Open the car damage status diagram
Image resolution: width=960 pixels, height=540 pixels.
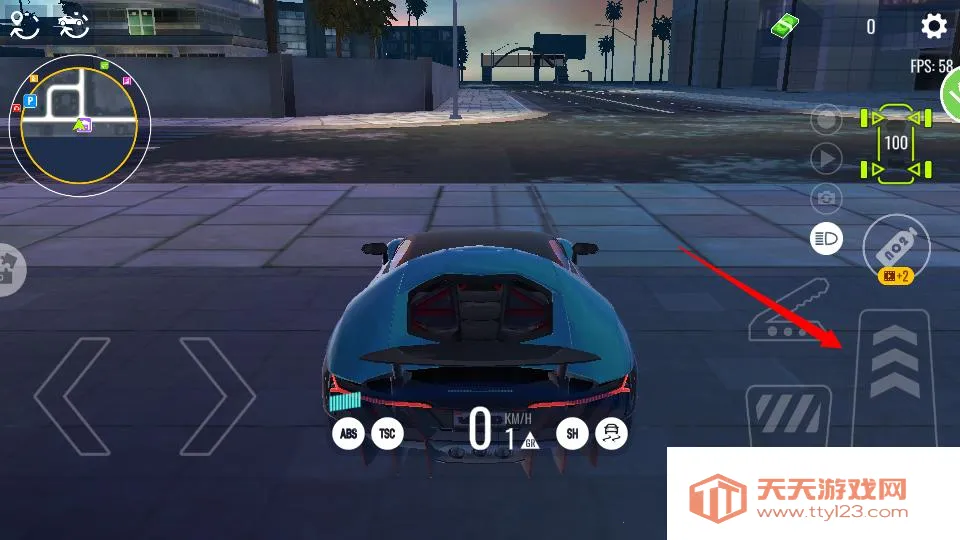[x=896, y=143]
